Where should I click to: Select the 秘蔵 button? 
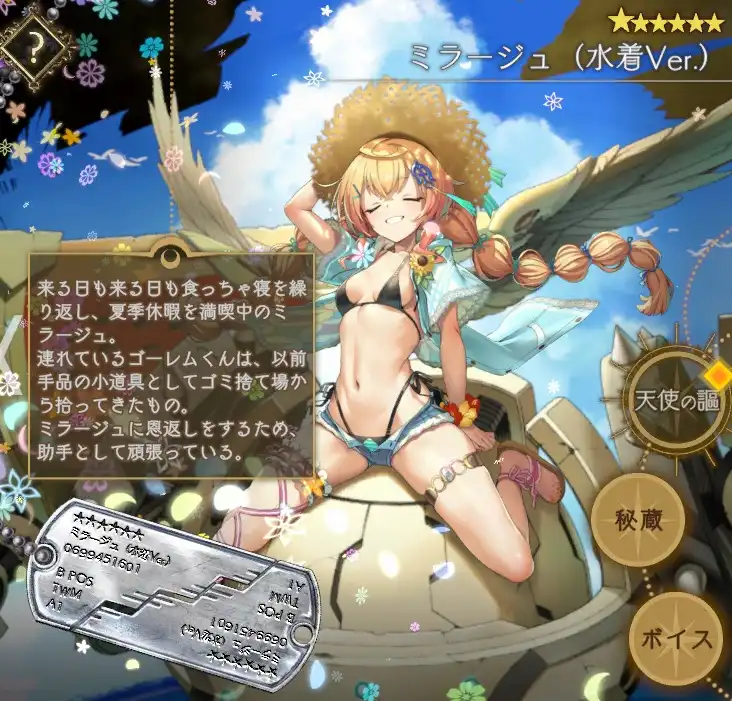click(x=638, y=522)
